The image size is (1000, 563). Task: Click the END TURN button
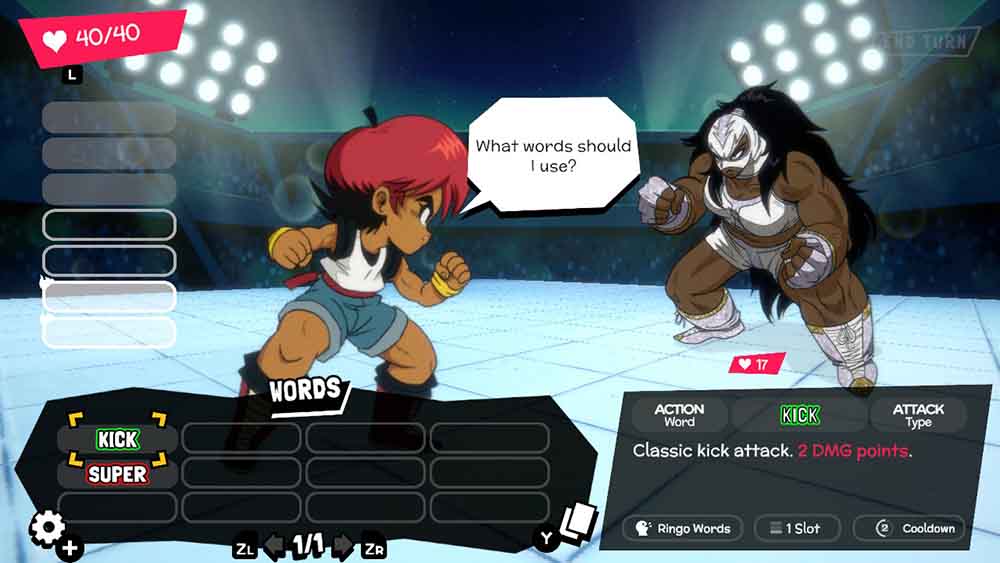tap(925, 42)
